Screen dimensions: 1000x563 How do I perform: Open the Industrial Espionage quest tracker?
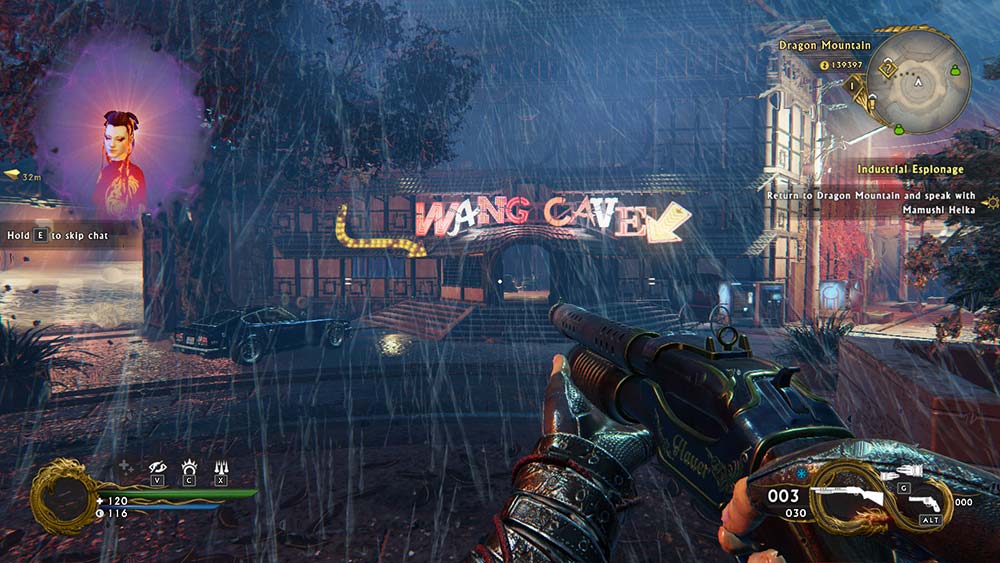910,170
